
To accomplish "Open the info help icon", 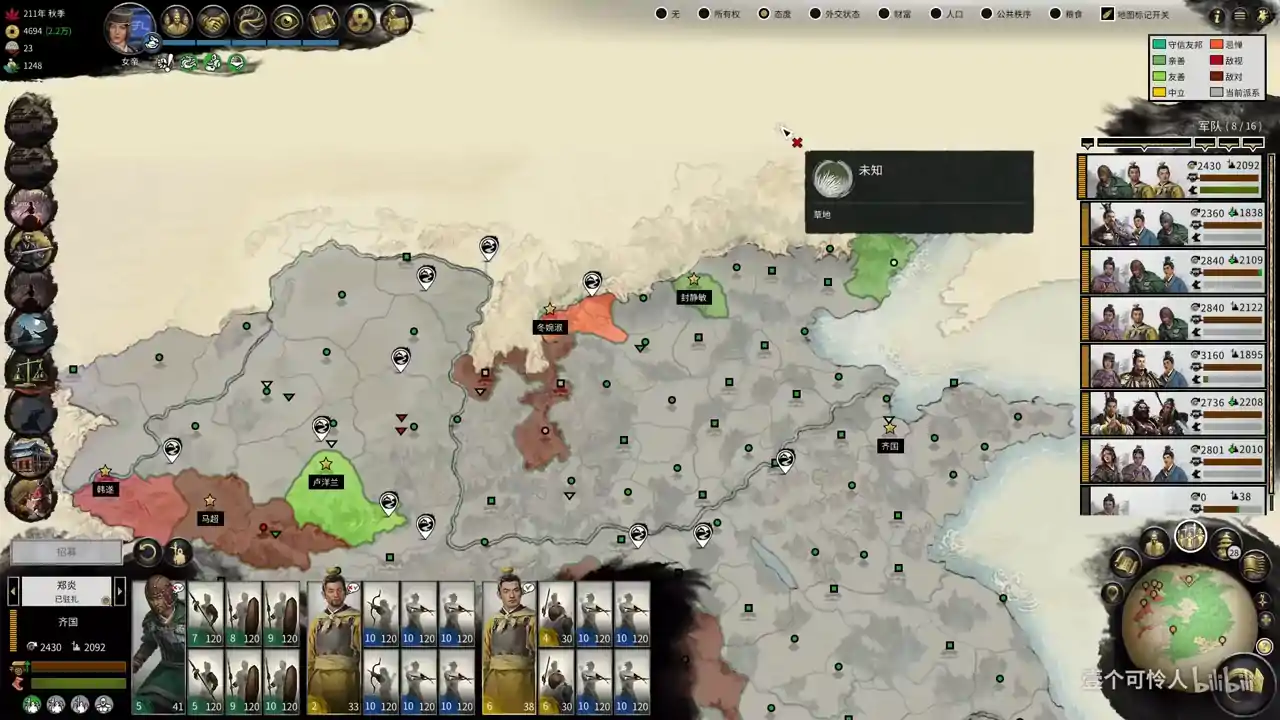I will click(x=1216, y=16).
